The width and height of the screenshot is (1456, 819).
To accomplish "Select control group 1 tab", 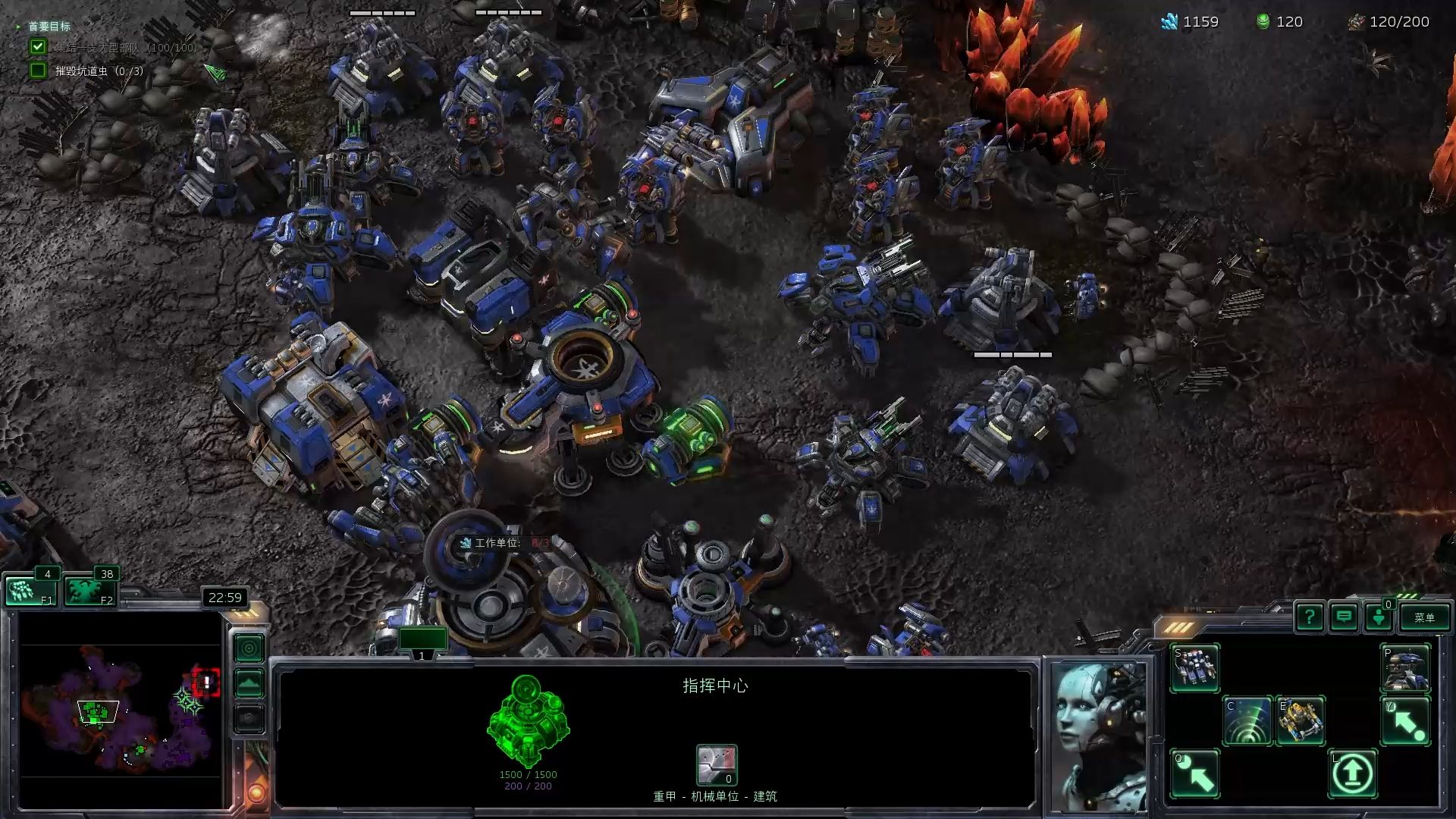I will (422, 642).
